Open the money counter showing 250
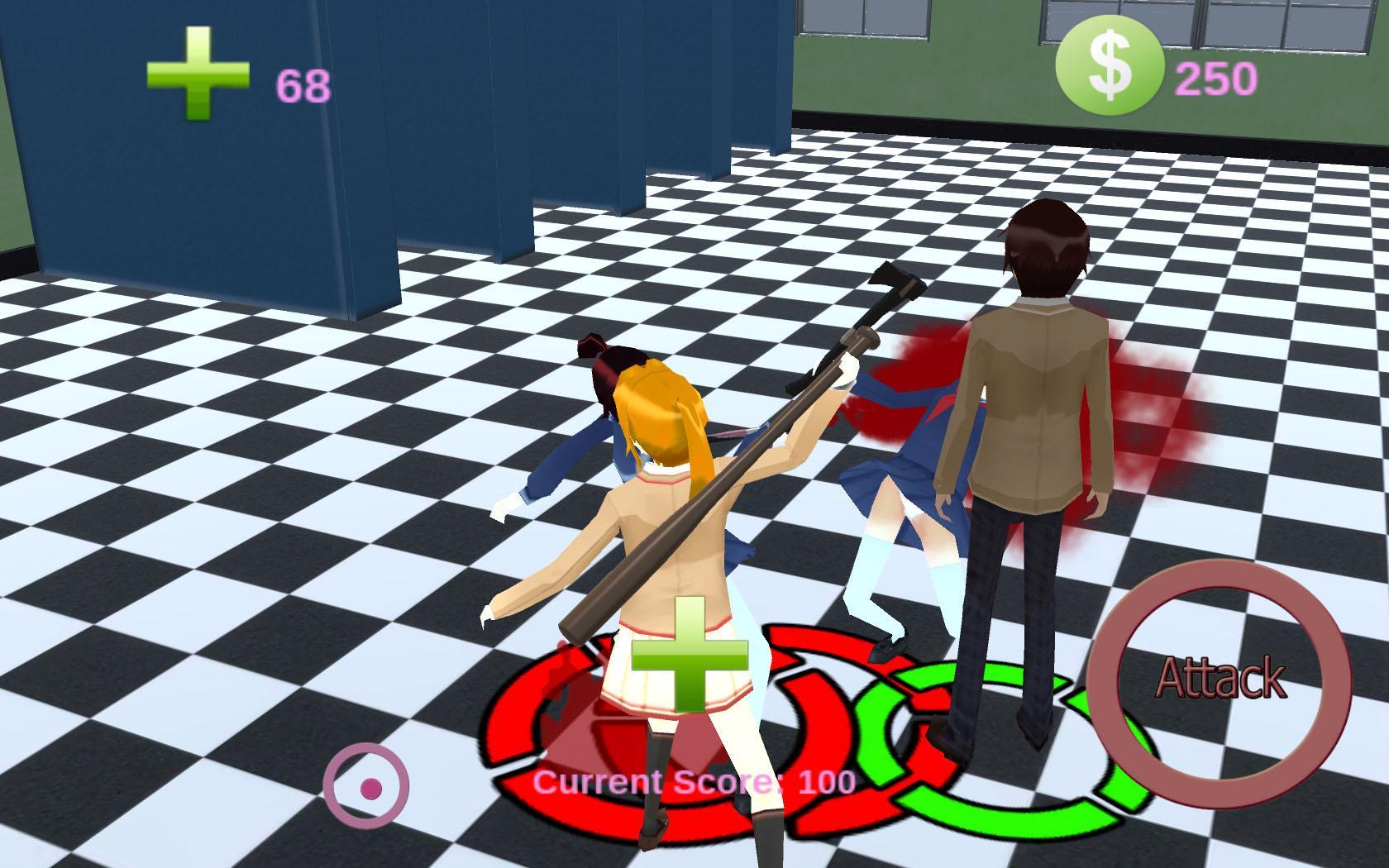This screenshot has width=1389, height=868. (x=1112, y=64)
